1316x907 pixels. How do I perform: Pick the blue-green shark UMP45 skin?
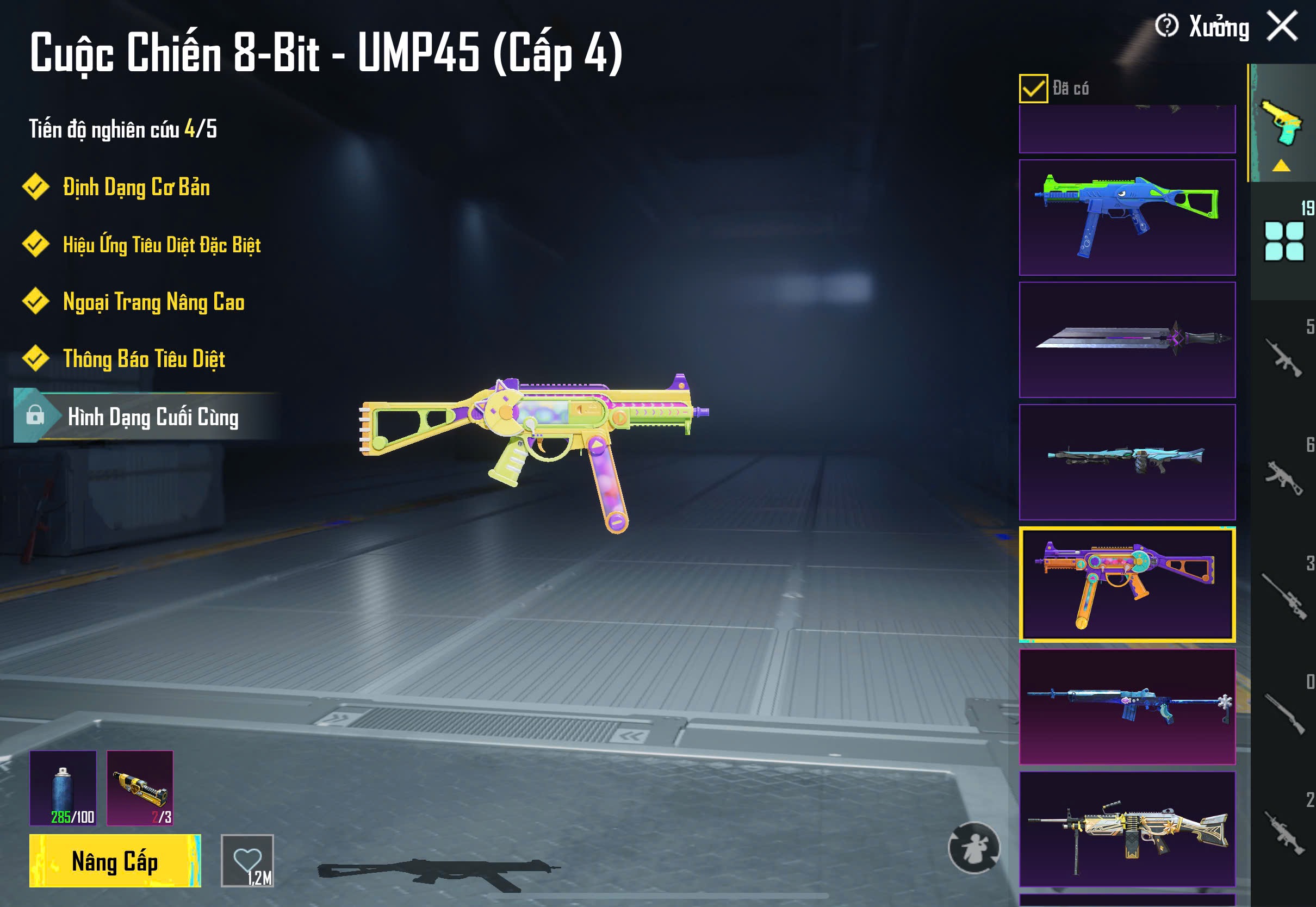(x=1127, y=218)
